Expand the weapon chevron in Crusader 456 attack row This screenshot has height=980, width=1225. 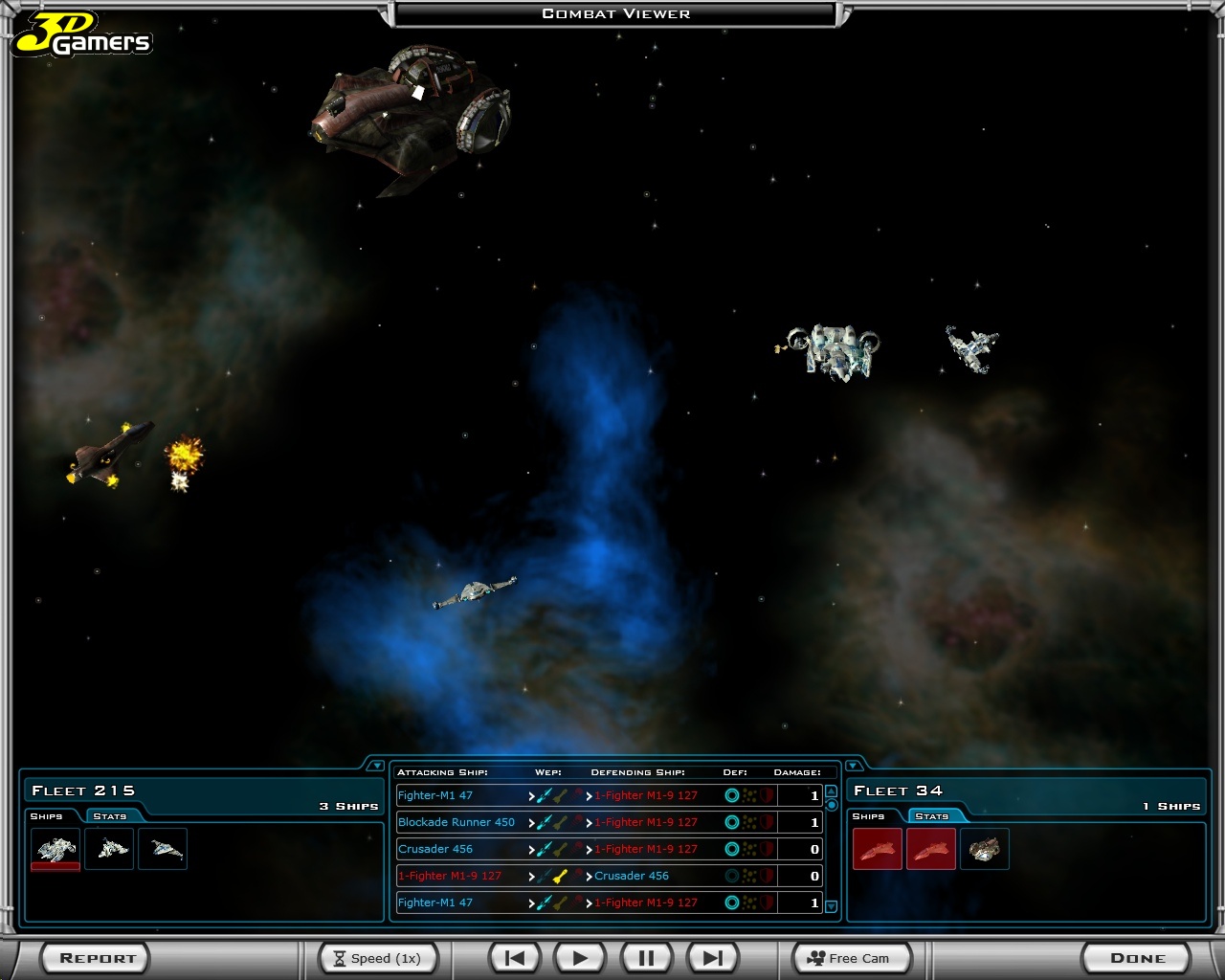[531, 849]
